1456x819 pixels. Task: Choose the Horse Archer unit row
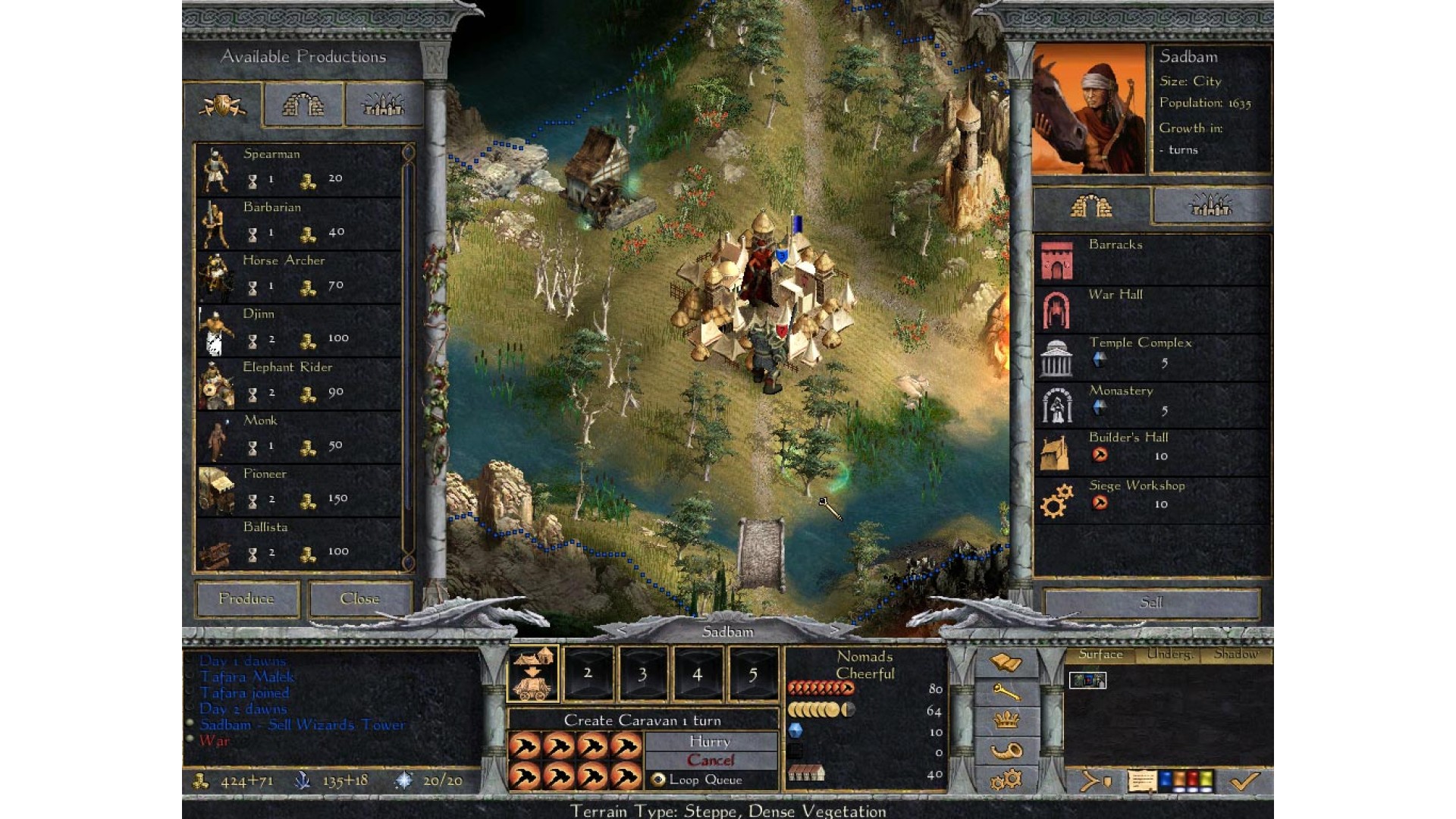(x=299, y=276)
